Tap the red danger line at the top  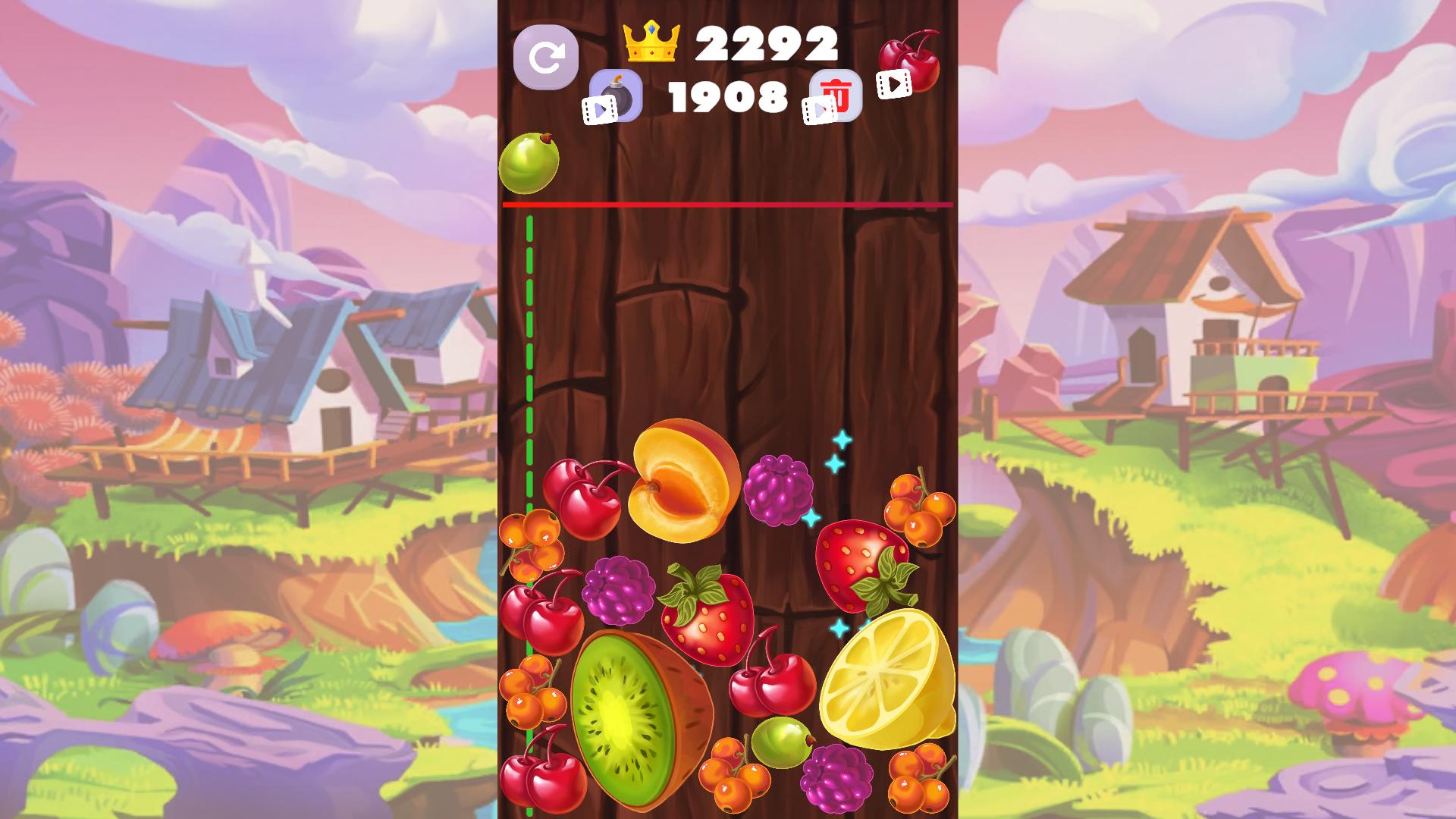click(x=728, y=206)
